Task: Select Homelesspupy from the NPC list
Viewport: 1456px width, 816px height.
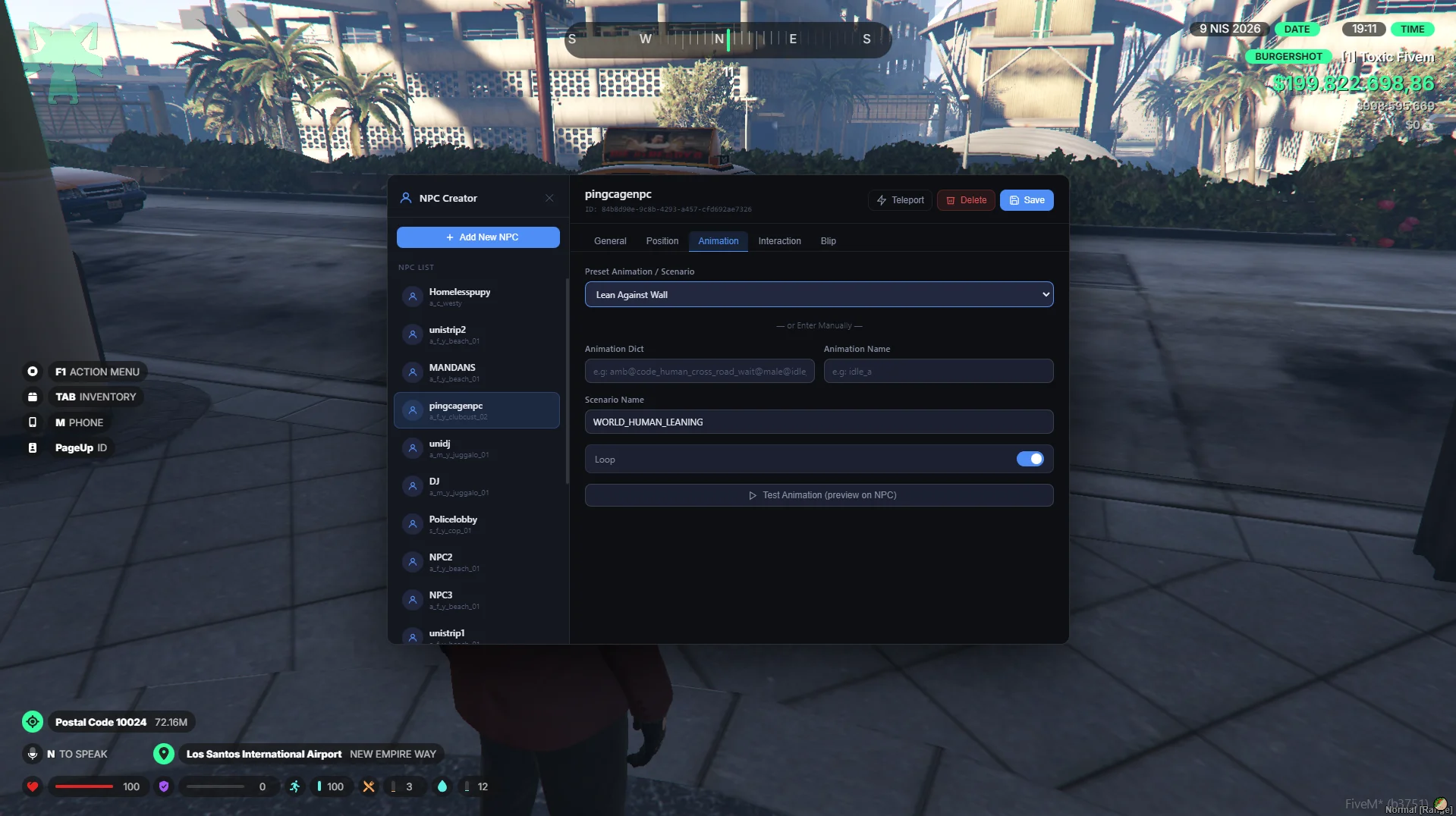Action: point(476,297)
